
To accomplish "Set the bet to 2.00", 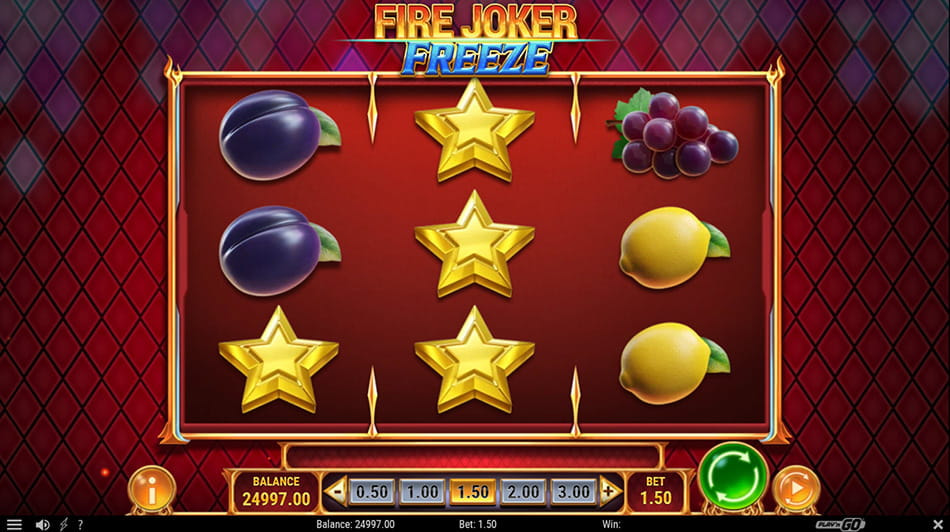I will (x=521, y=491).
